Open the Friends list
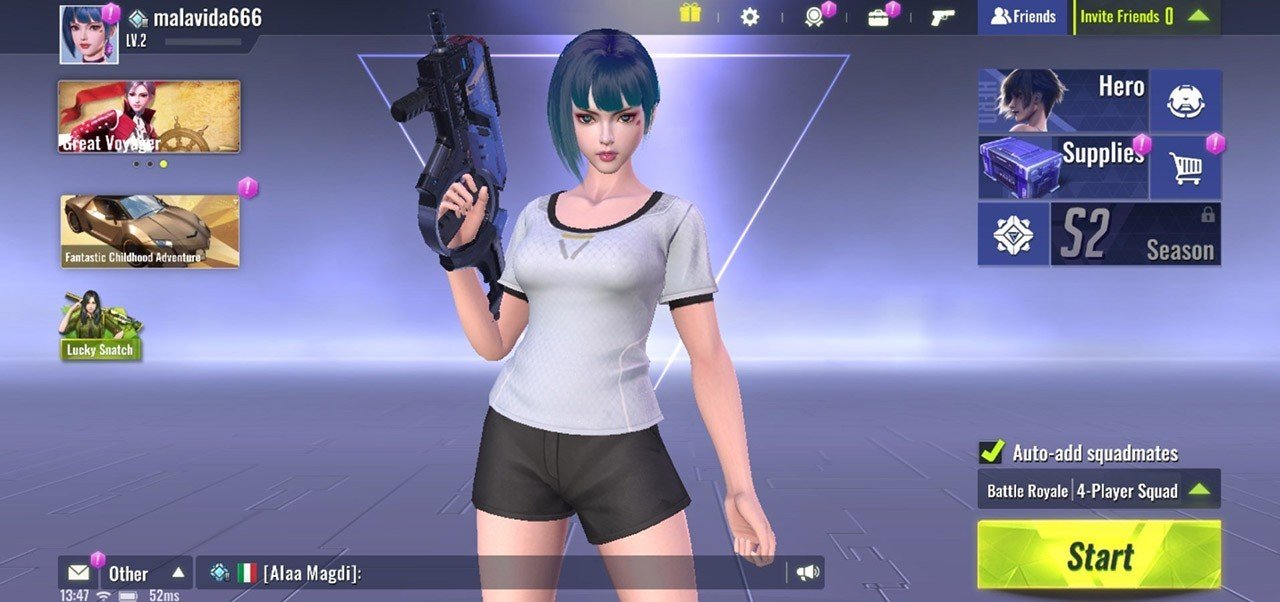Image resolution: width=1280 pixels, height=602 pixels. click(x=1022, y=17)
